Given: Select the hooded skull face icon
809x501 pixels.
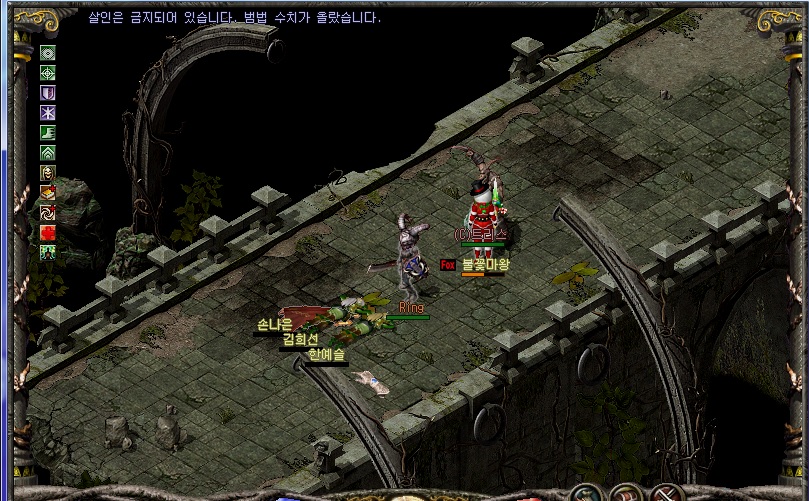Looking at the screenshot, I should point(48,173).
